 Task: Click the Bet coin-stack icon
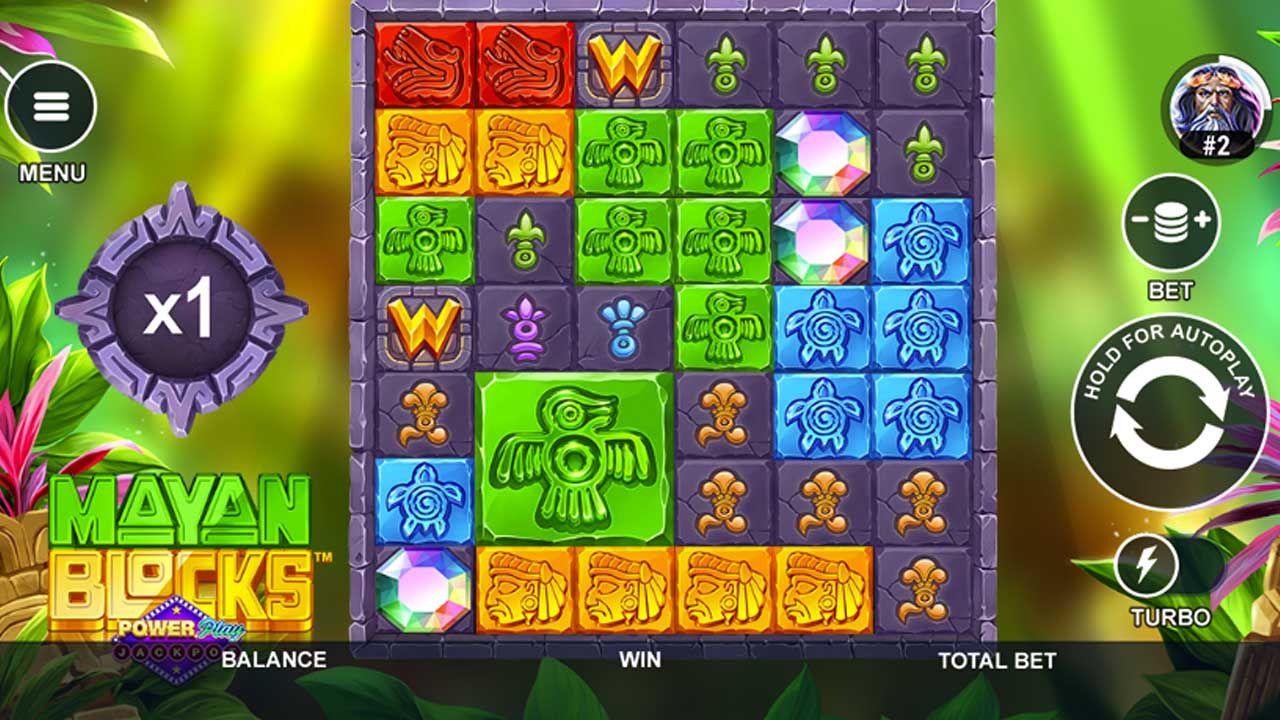[x=1170, y=220]
